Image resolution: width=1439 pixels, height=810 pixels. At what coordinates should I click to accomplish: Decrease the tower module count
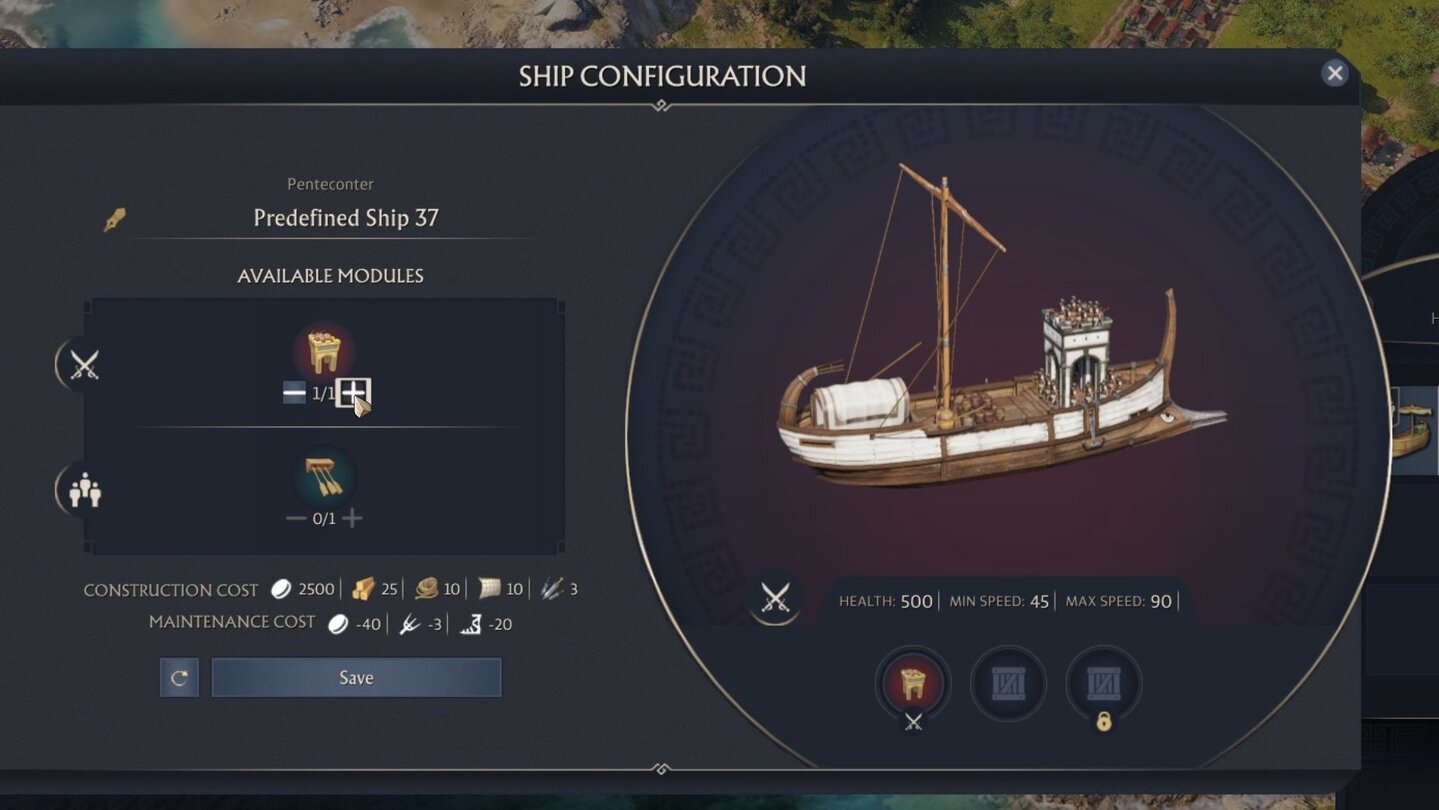click(x=294, y=393)
